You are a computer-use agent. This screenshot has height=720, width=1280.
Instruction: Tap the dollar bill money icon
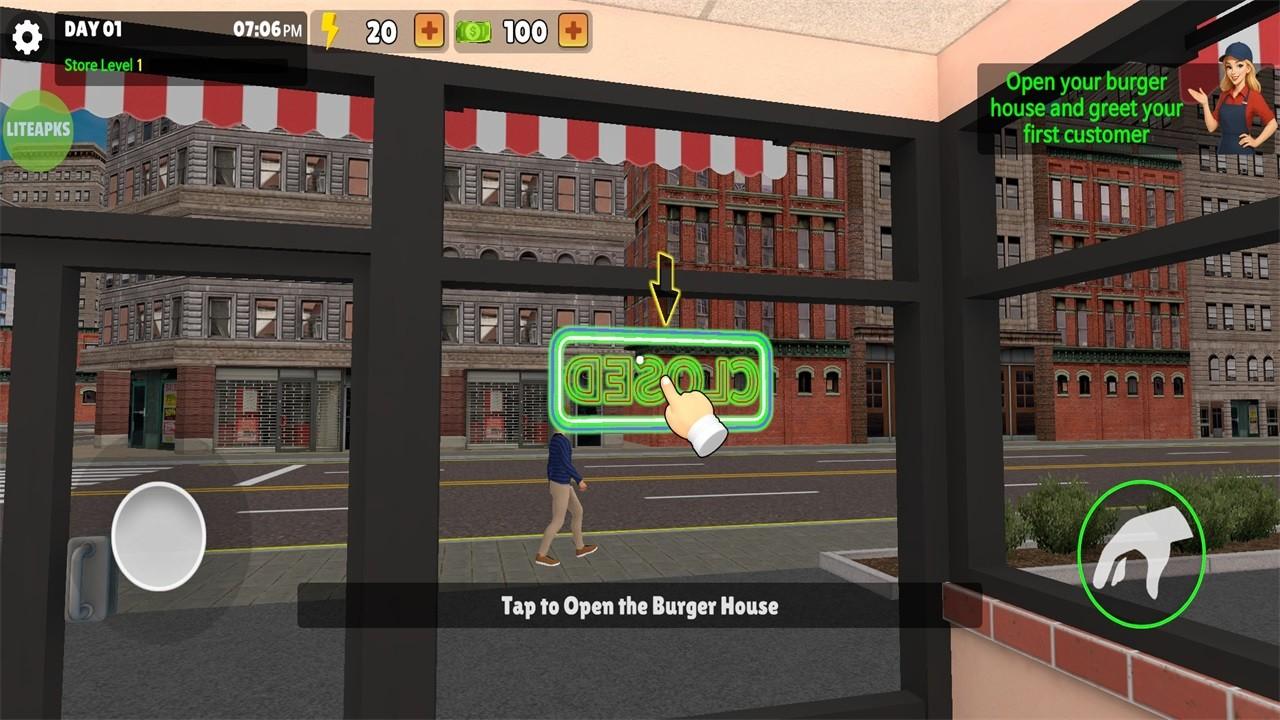(474, 30)
